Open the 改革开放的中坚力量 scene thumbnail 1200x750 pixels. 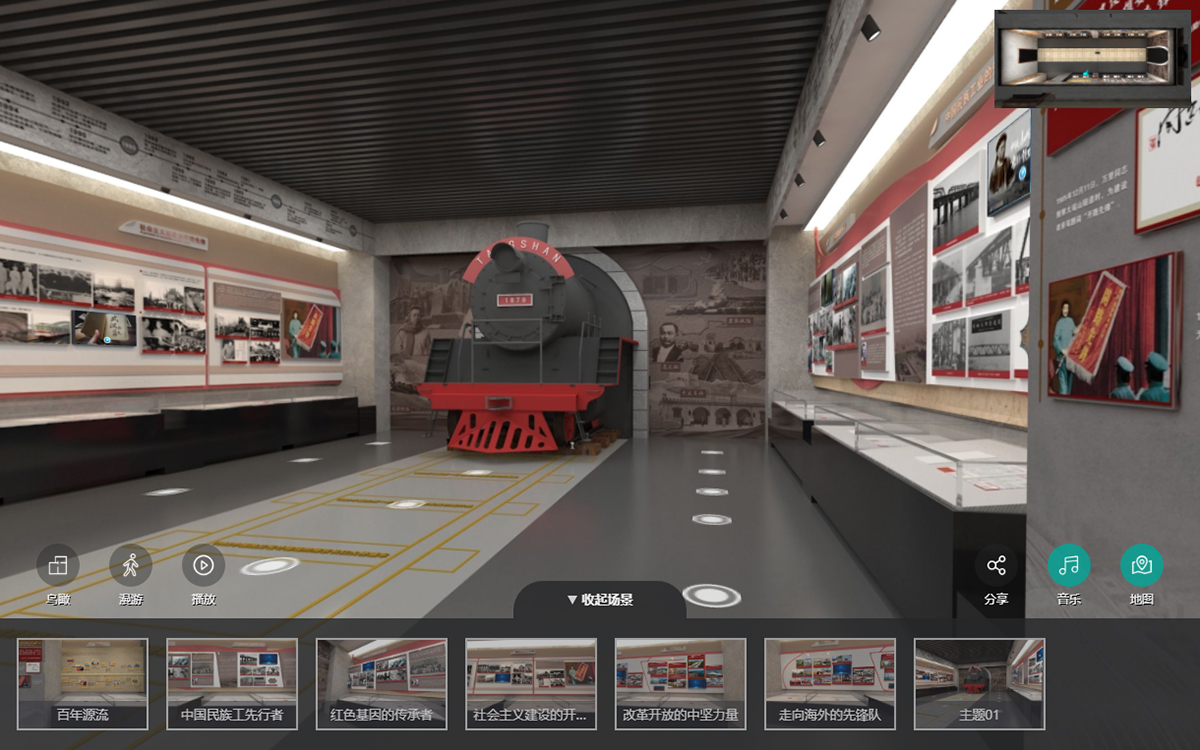point(680,684)
